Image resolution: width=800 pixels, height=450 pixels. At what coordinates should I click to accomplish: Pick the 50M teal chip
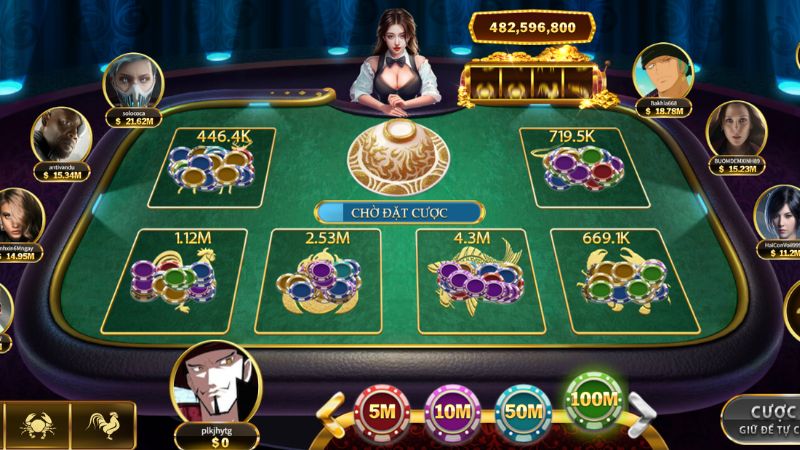[x=520, y=410]
